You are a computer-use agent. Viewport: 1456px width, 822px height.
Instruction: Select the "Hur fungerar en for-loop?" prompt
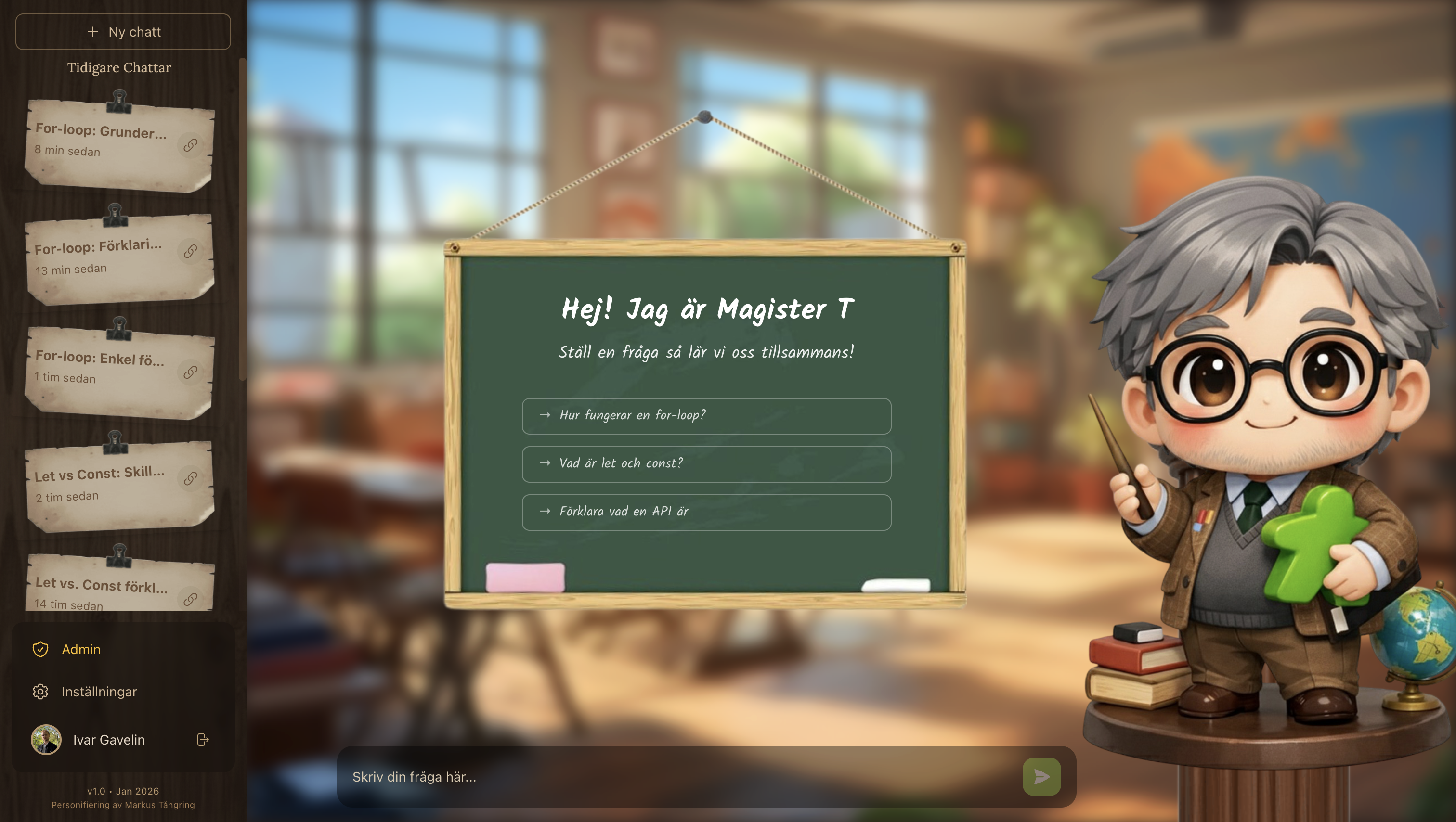coord(705,416)
